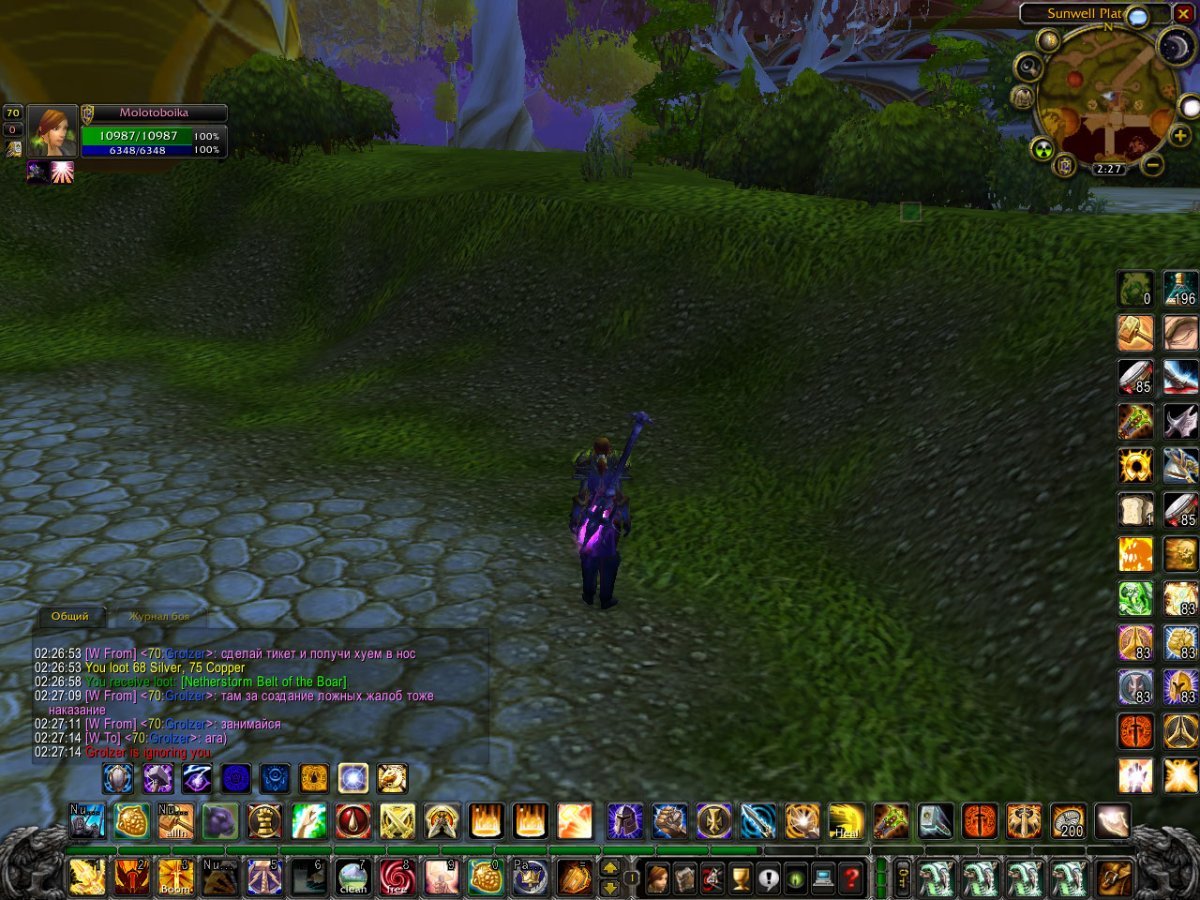Open the golden trophy achievements micro button
This screenshot has width=1200, height=900.
[740, 879]
